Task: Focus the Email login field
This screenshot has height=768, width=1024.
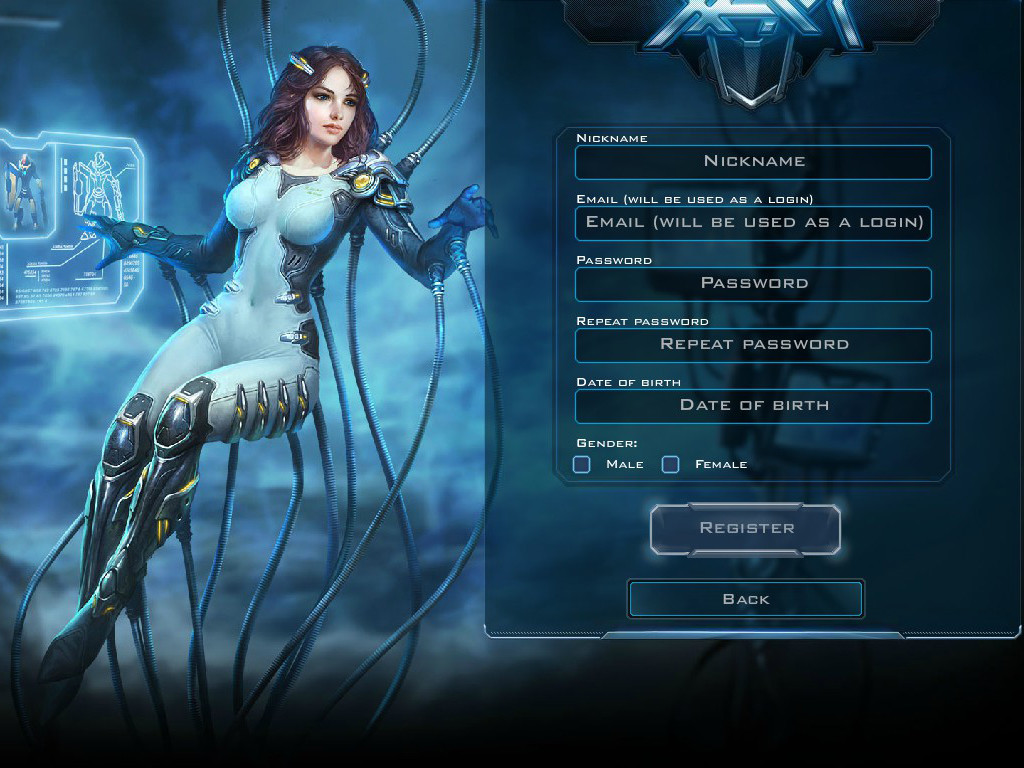Action: click(753, 223)
